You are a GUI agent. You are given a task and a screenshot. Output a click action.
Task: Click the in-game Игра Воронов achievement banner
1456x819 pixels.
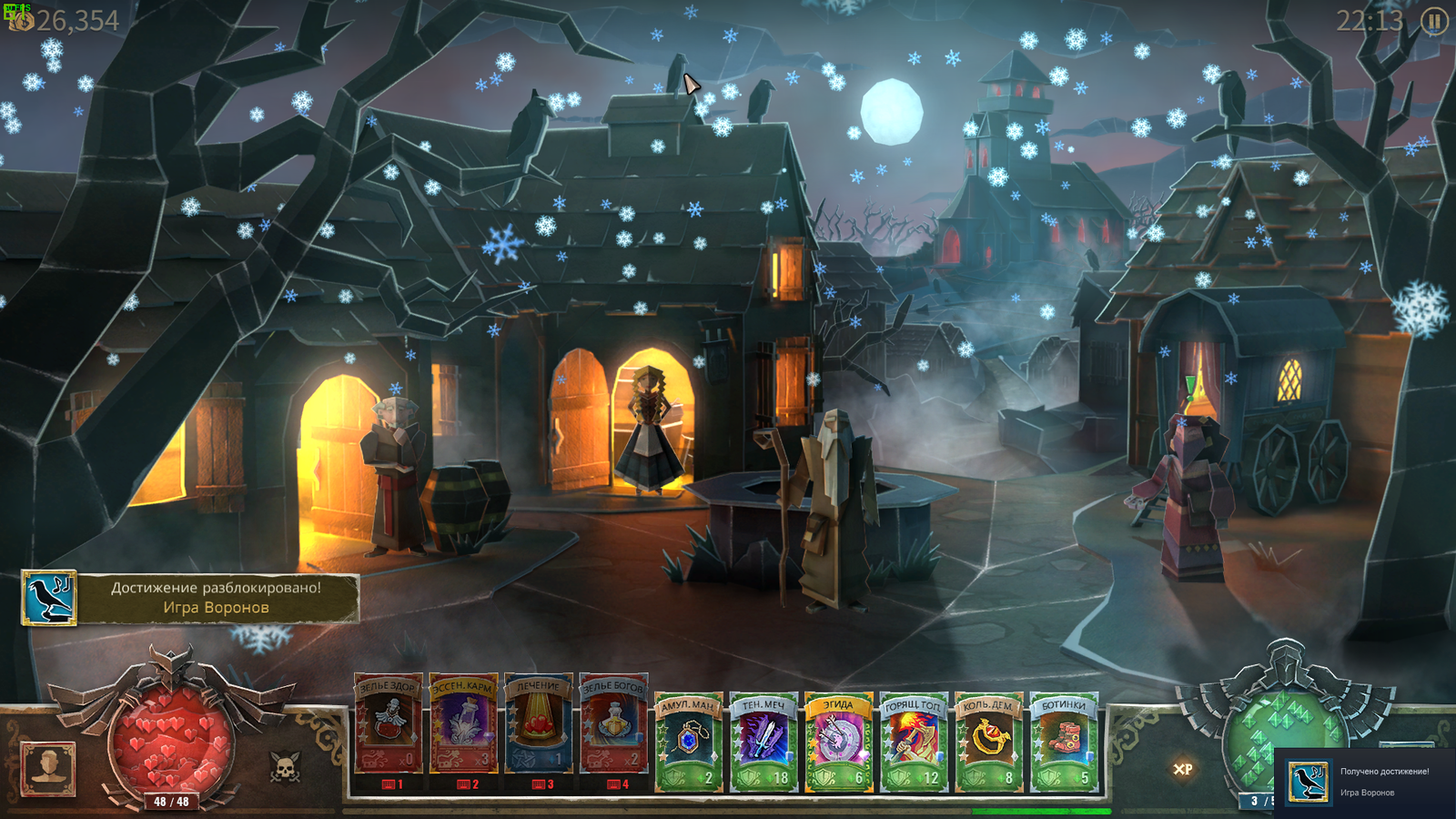point(190,598)
